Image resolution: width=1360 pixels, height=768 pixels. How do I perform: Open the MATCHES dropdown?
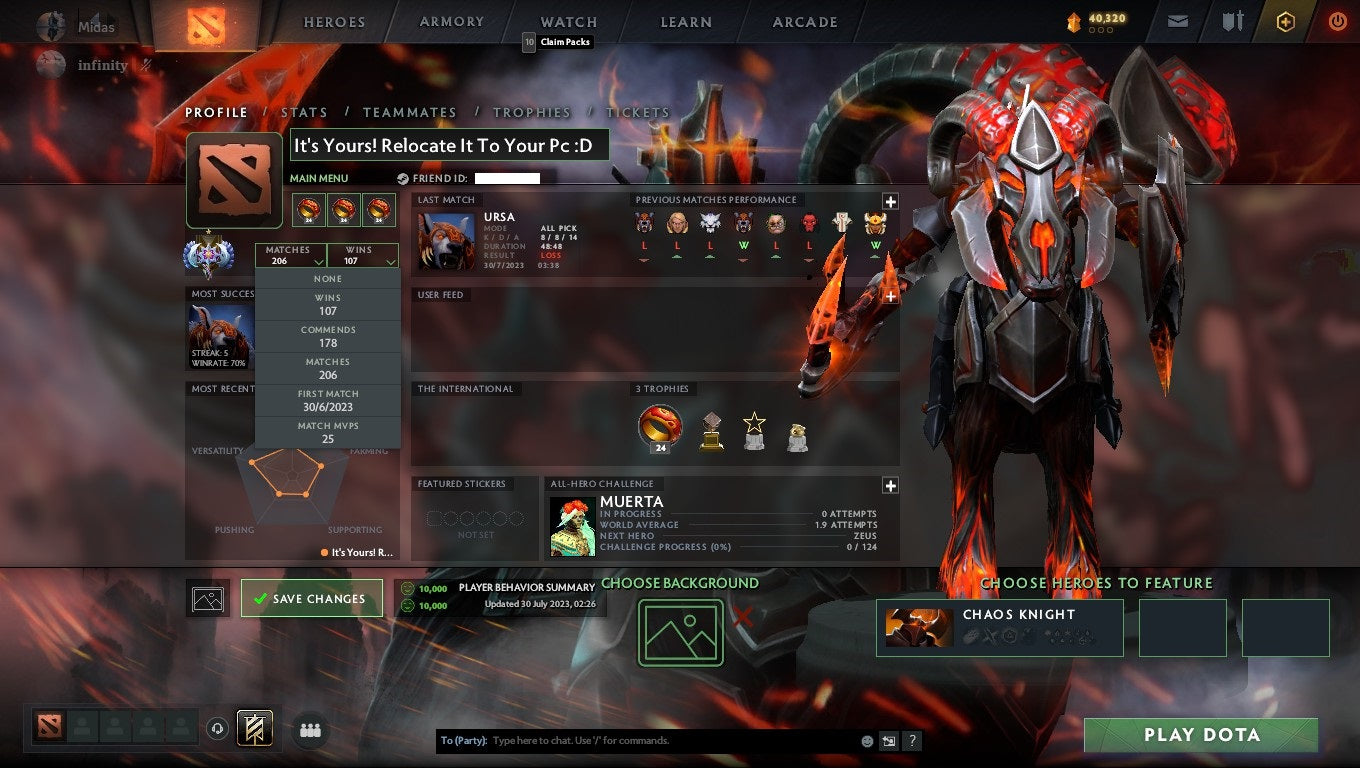291,254
